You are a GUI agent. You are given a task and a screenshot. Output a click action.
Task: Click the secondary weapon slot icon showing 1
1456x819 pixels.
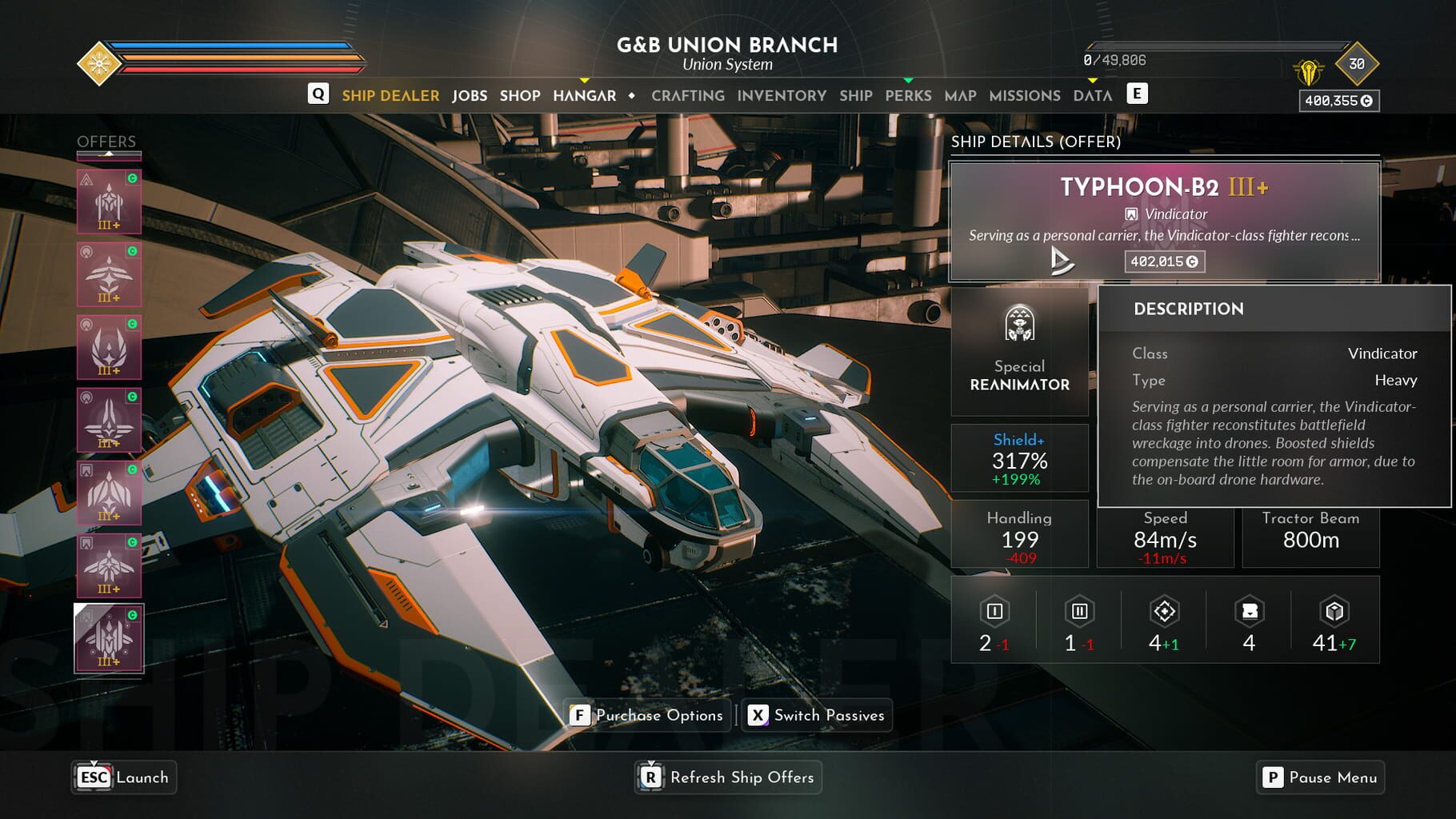point(1078,613)
